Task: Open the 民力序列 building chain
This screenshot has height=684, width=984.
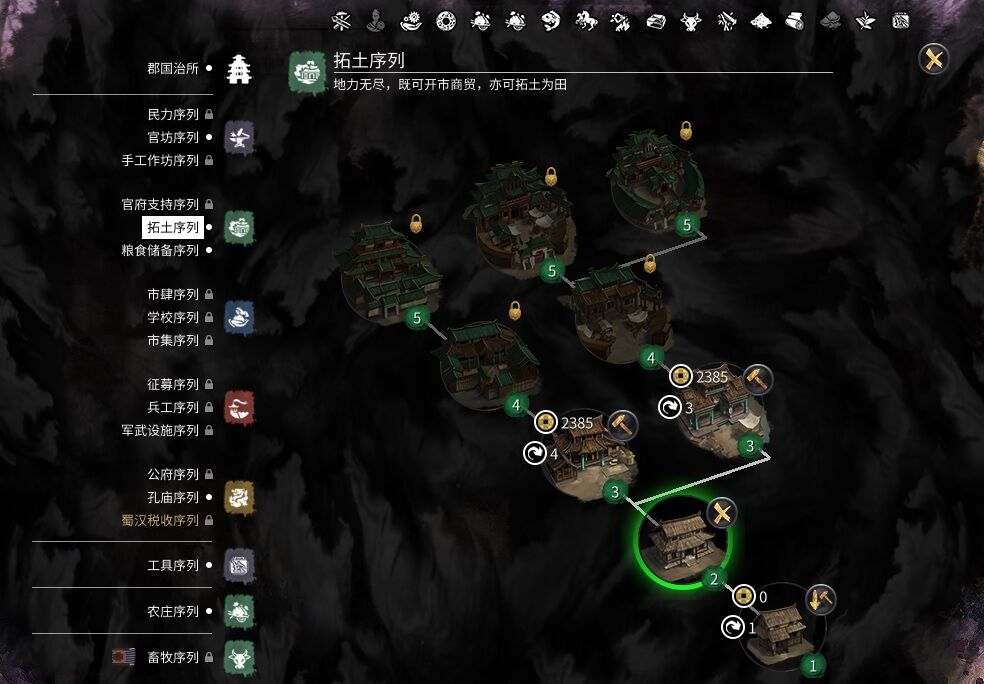Action: (x=173, y=115)
